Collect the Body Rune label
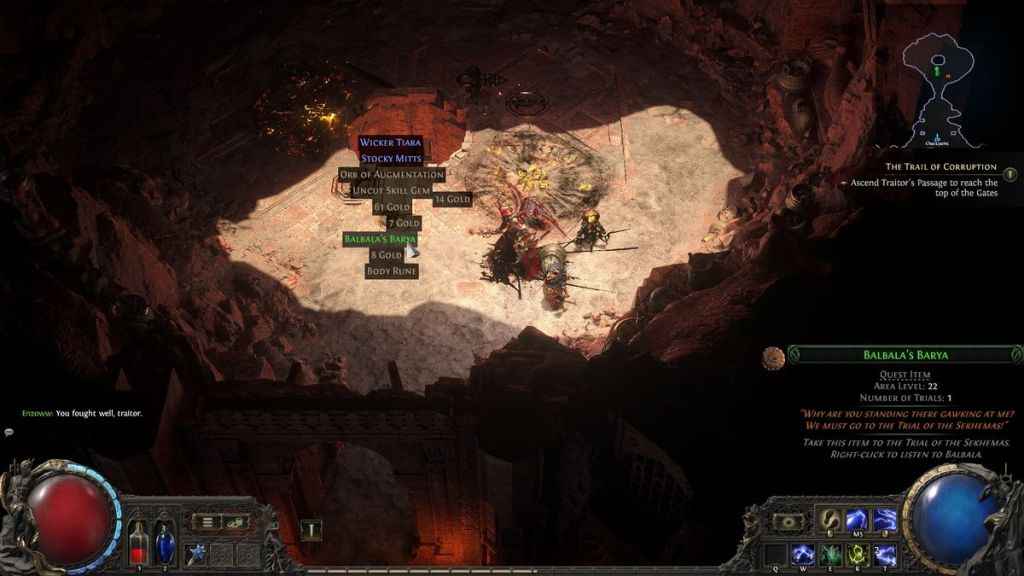Screen dimensions: 1024x576 click(x=392, y=271)
